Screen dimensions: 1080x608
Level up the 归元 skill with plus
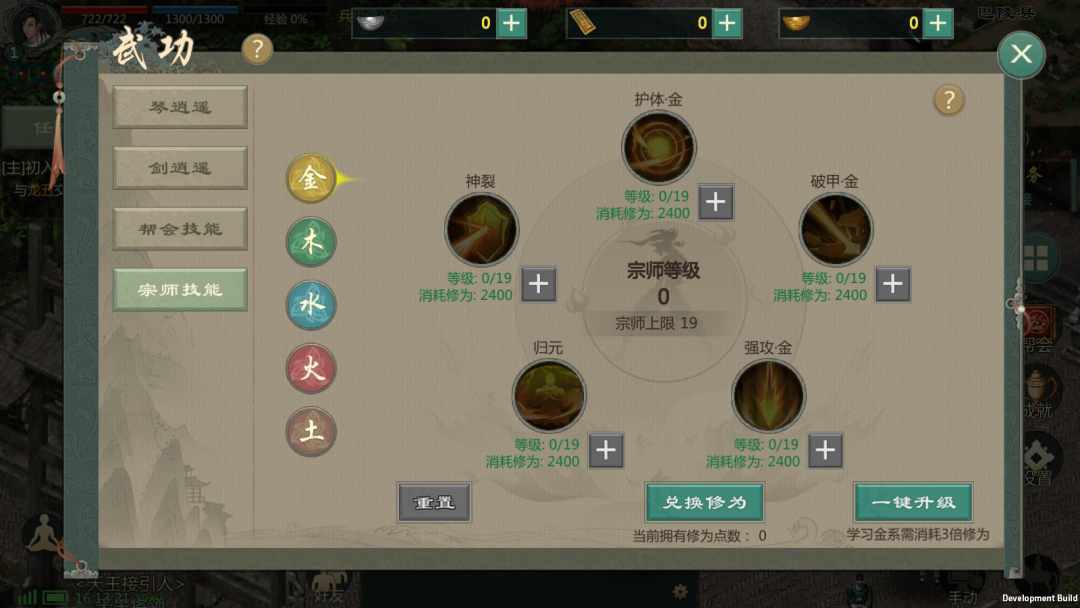coord(606,451)
